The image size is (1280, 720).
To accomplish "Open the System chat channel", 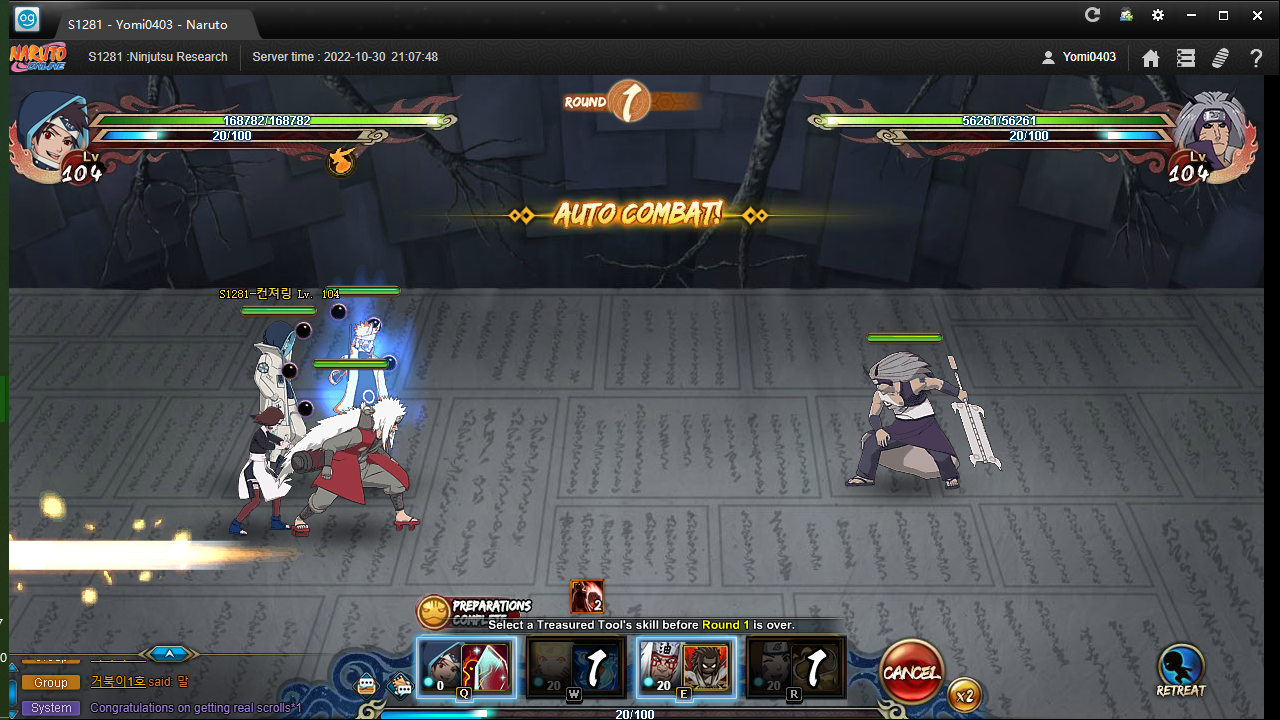I will pyautogui.click(x=51, y=708).
